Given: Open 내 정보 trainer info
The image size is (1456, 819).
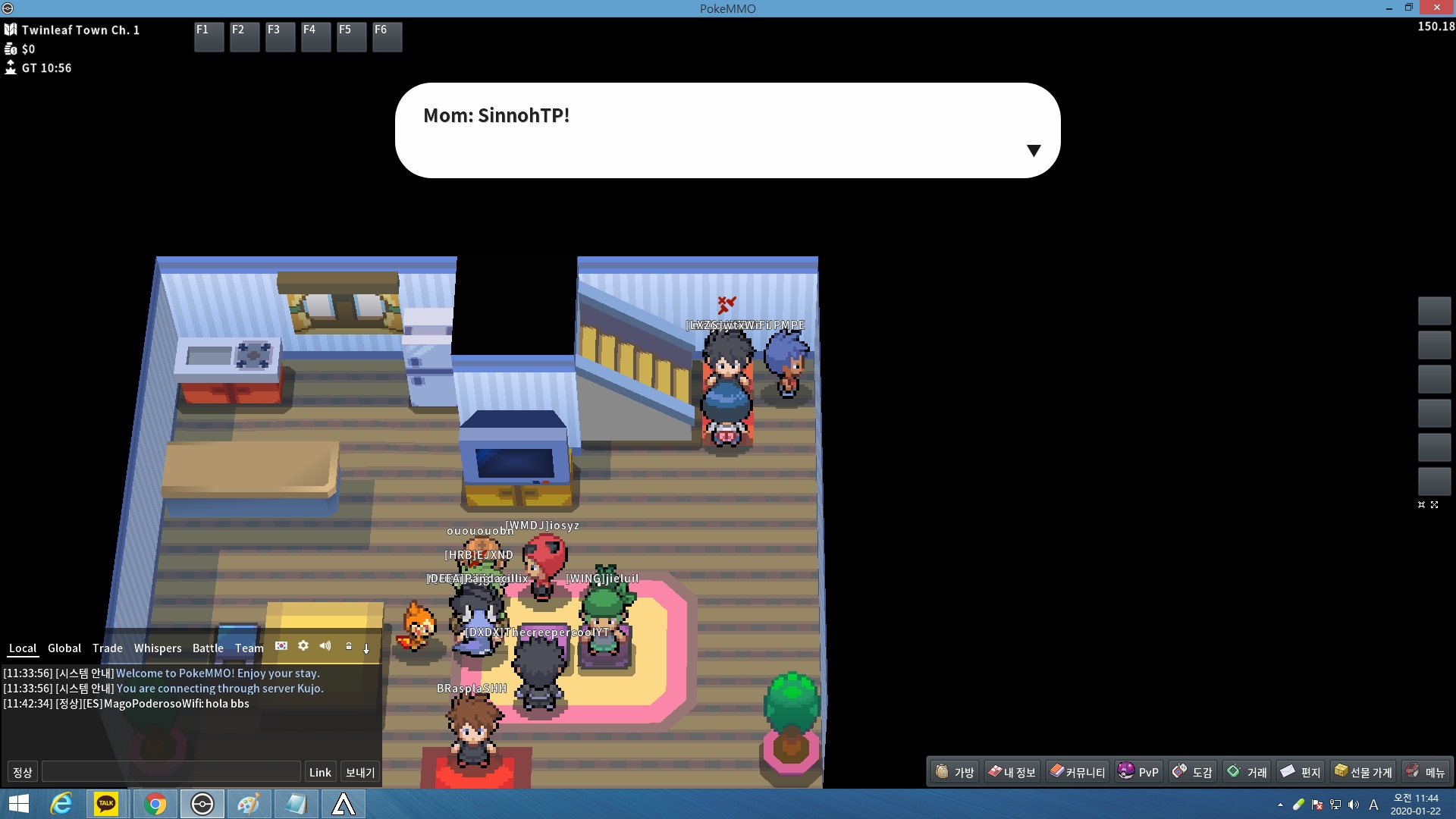Looking at the screenshot, I should click(1012, 772).
